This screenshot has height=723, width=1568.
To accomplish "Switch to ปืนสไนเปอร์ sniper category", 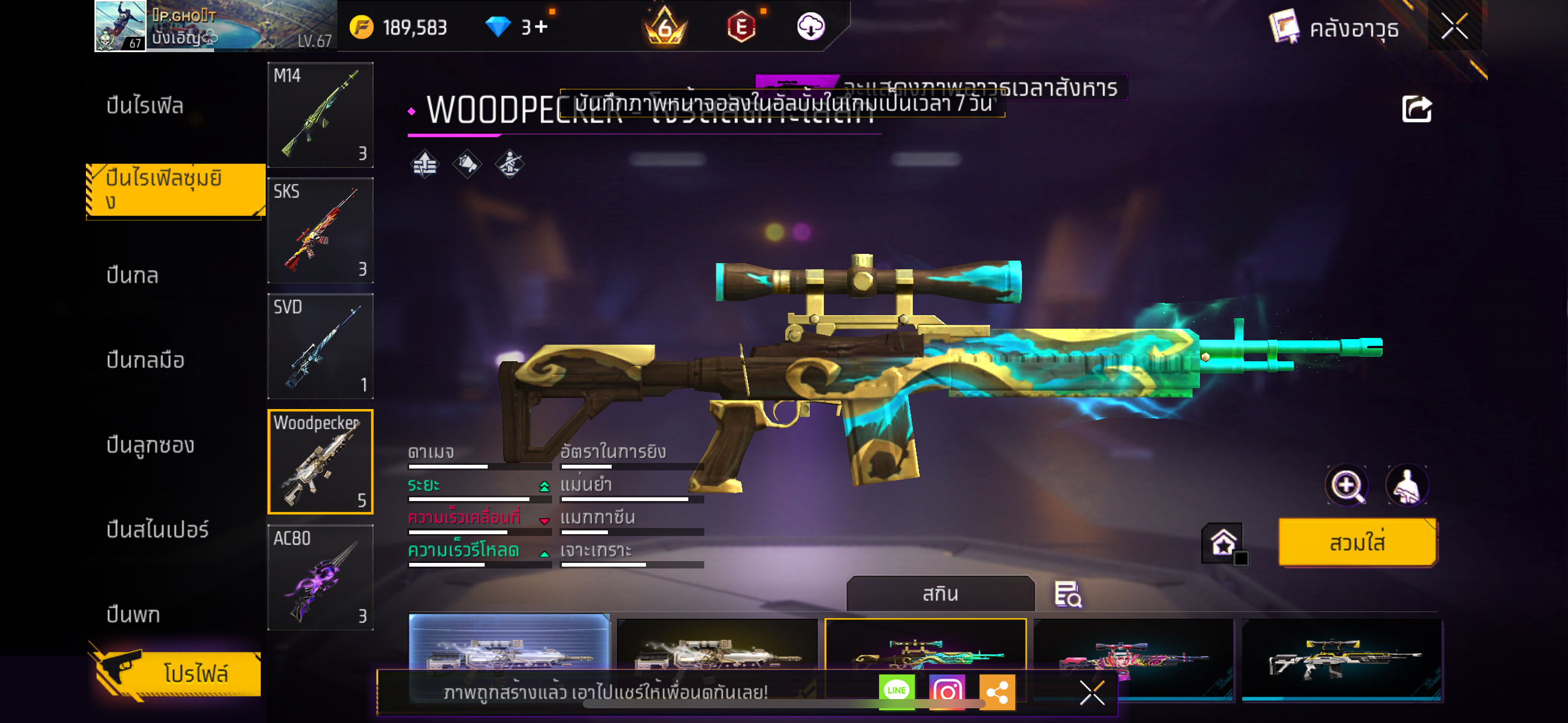I will click(158, 529).
